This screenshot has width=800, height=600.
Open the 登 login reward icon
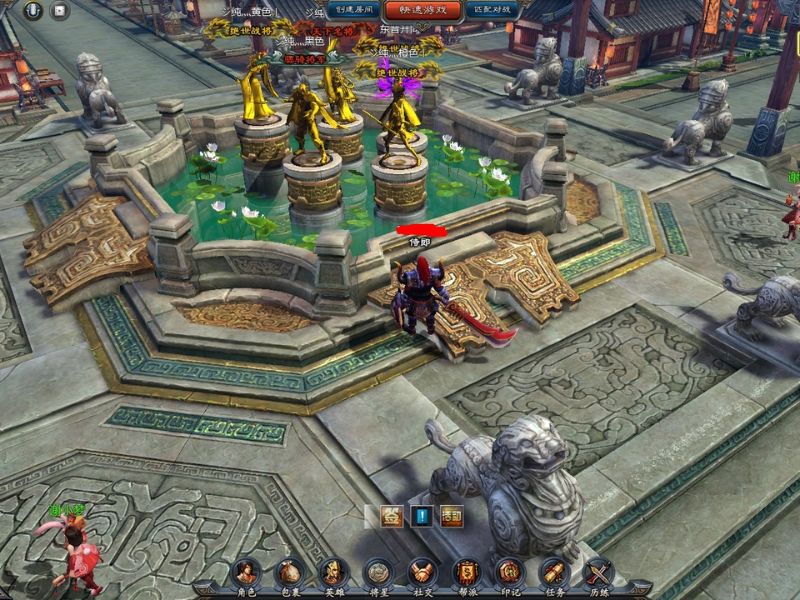pos(391,517)
